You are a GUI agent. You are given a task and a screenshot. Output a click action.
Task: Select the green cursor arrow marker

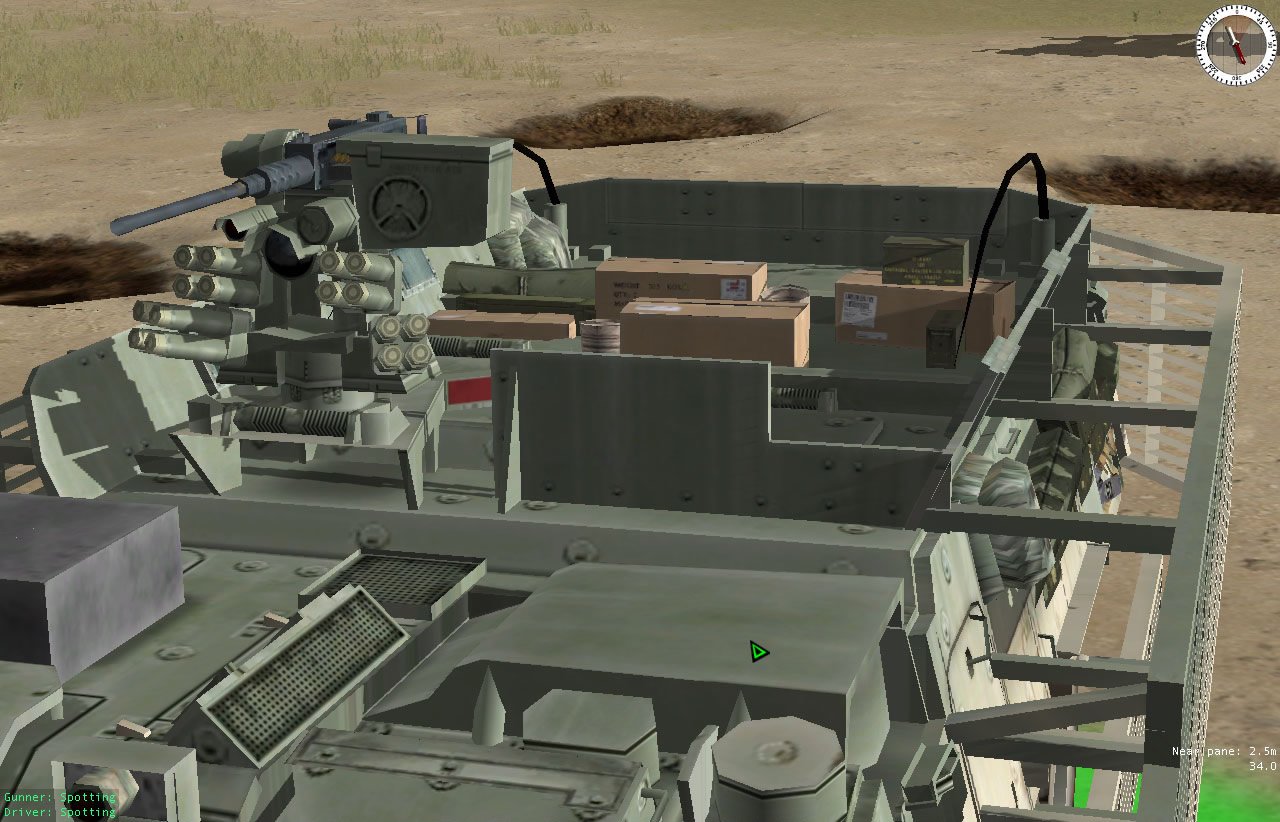click(x=757, y=652)
